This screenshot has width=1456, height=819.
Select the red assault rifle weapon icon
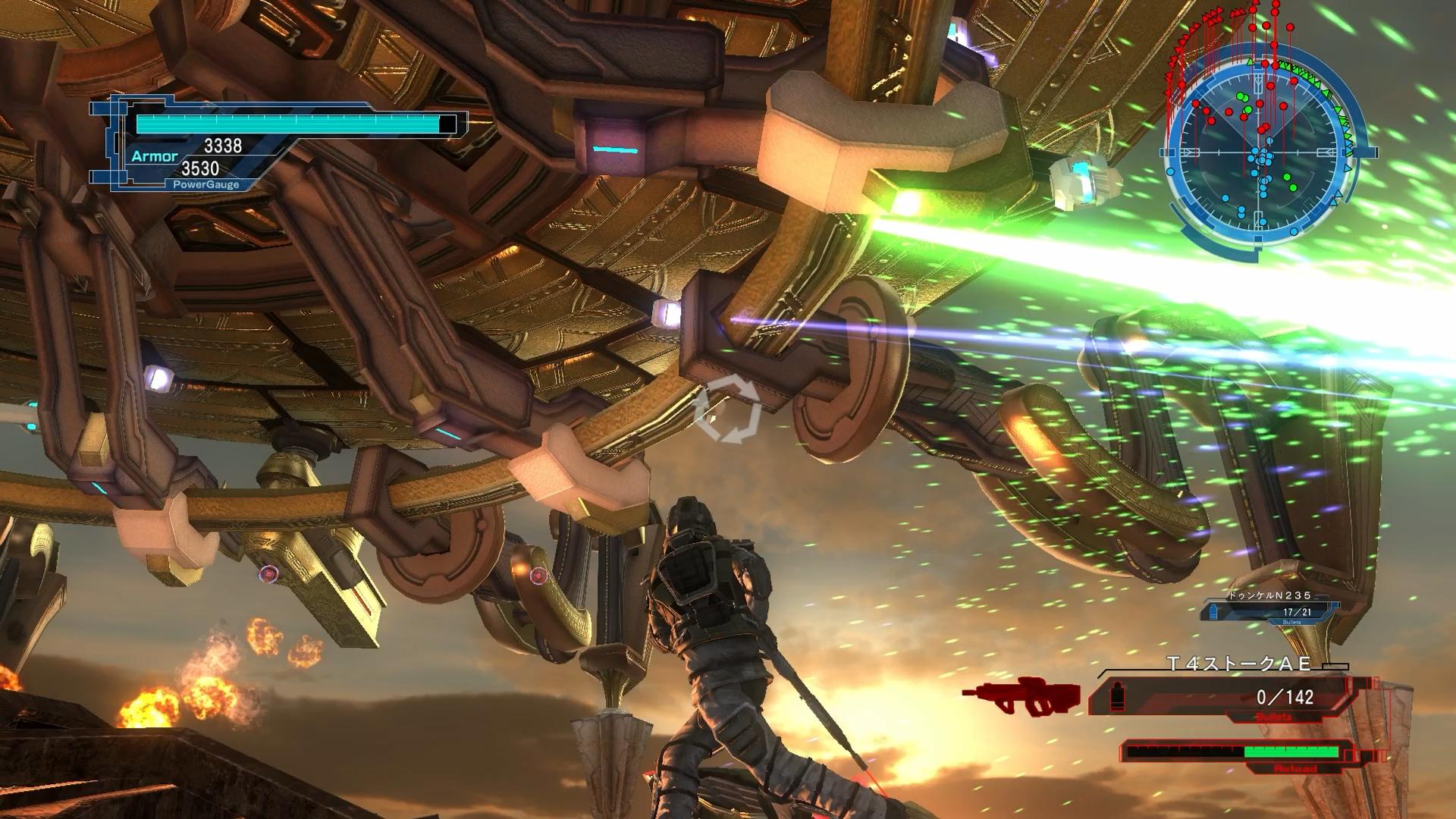pyautogui.click(x=1020, y=697)
